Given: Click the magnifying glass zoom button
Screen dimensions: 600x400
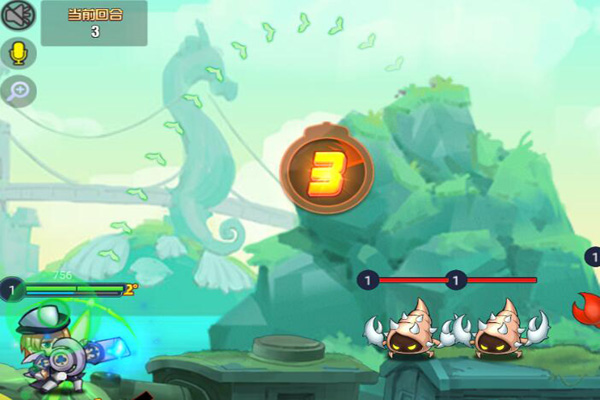Looking at the screenshot, I should (19, 91).
